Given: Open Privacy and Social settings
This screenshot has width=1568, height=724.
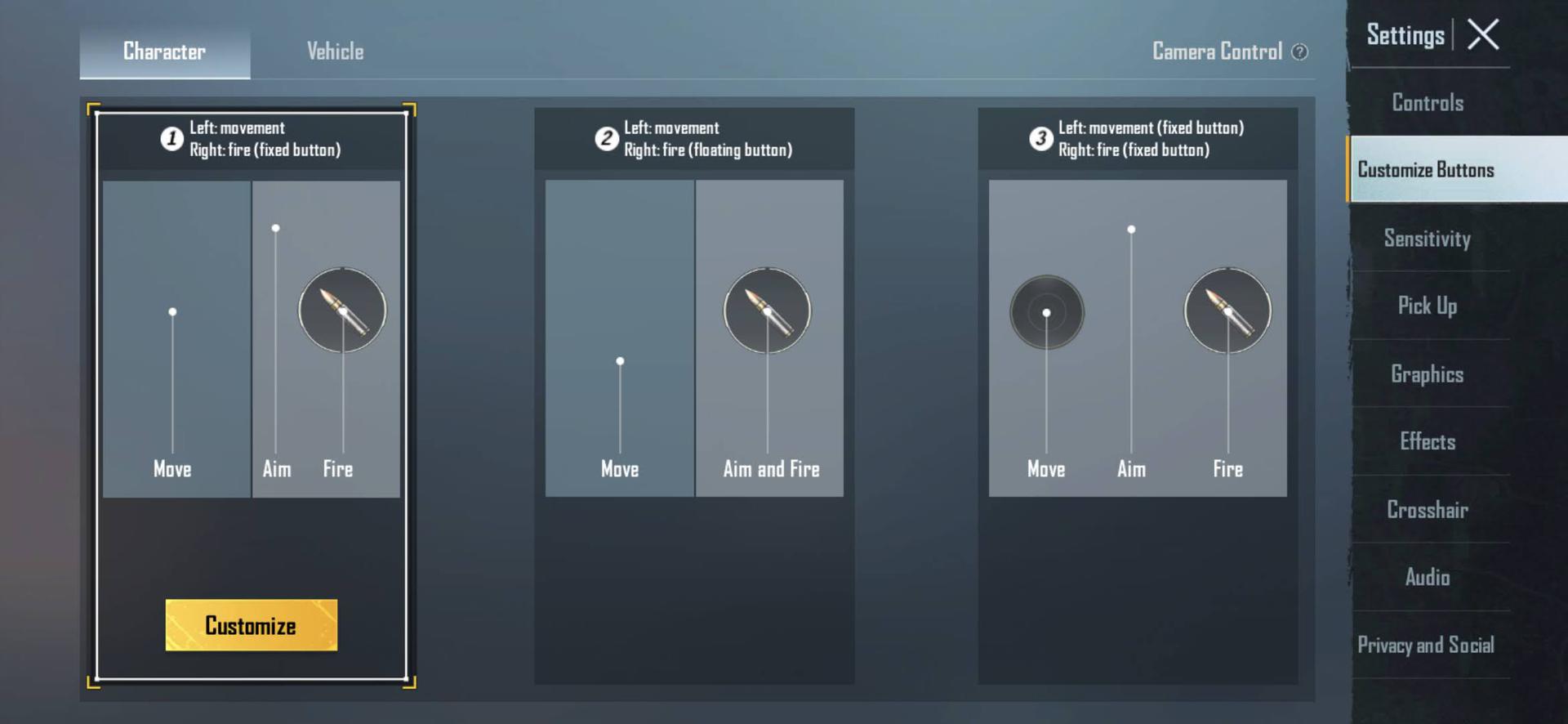Looking at the screenshot, I should pos(1426,645).
